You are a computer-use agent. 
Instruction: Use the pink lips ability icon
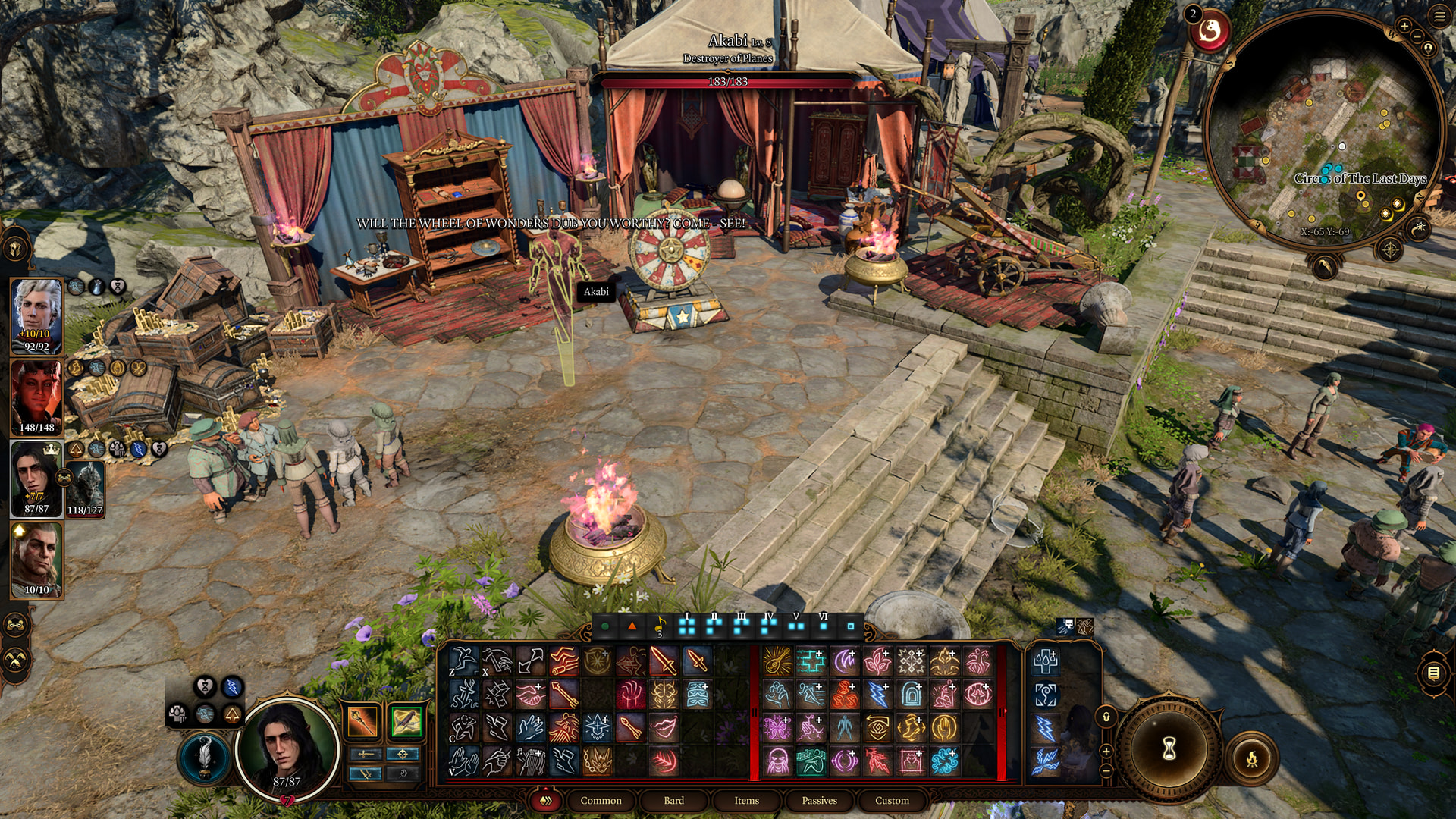tap(664, 727)
